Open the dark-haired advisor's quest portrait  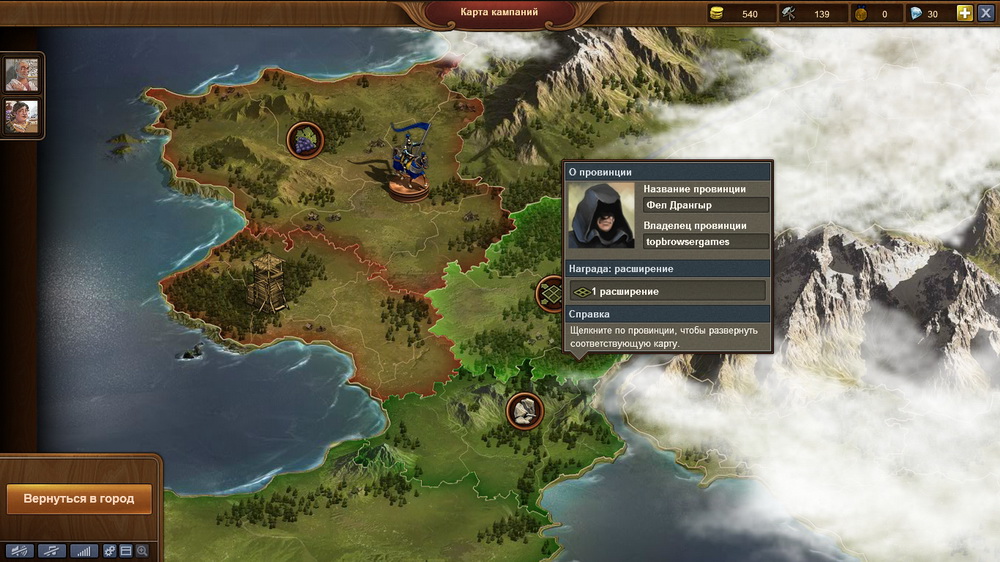(22, 115)
